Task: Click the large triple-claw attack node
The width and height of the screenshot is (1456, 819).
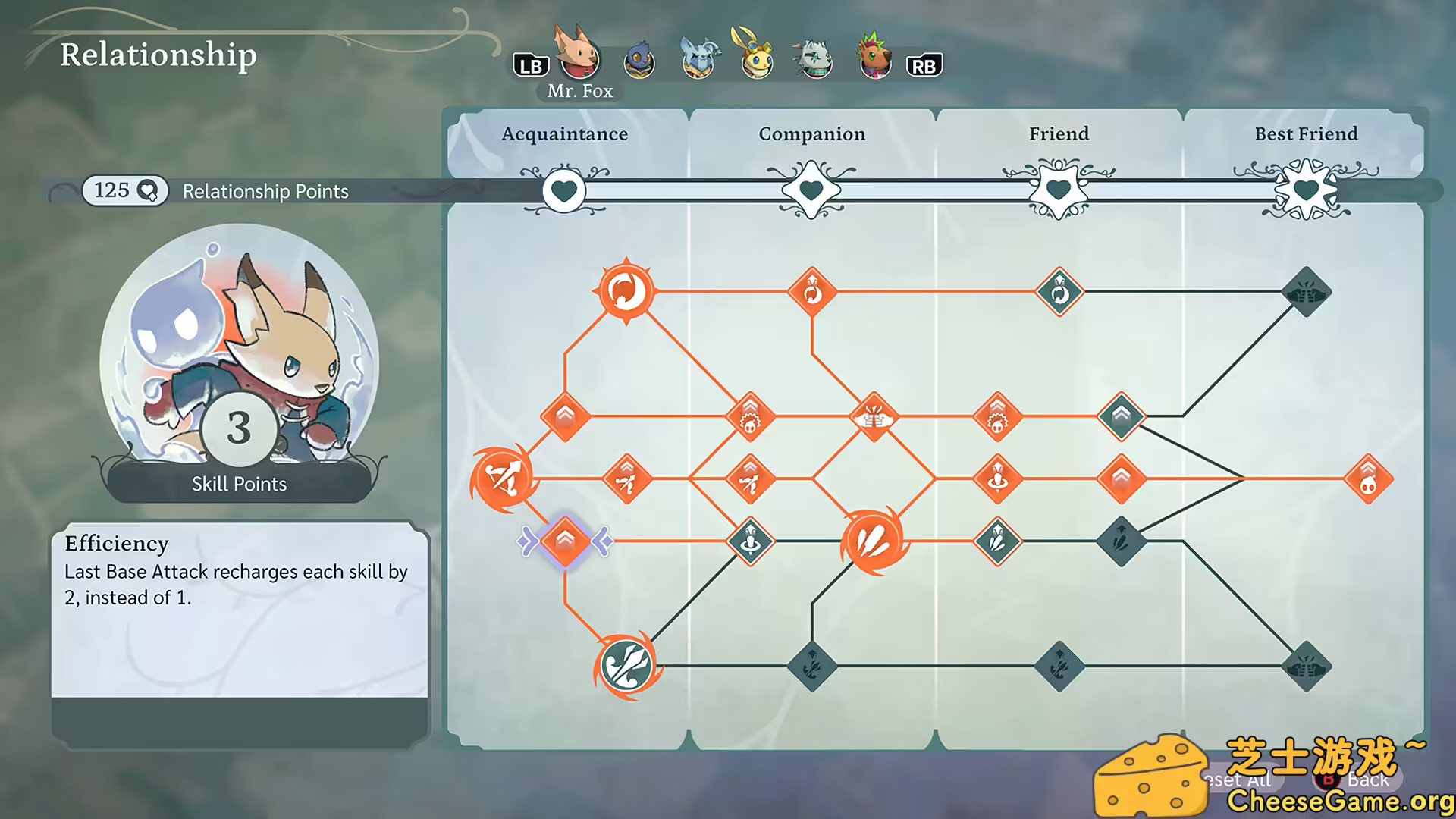Action: (x=871, y=540)
